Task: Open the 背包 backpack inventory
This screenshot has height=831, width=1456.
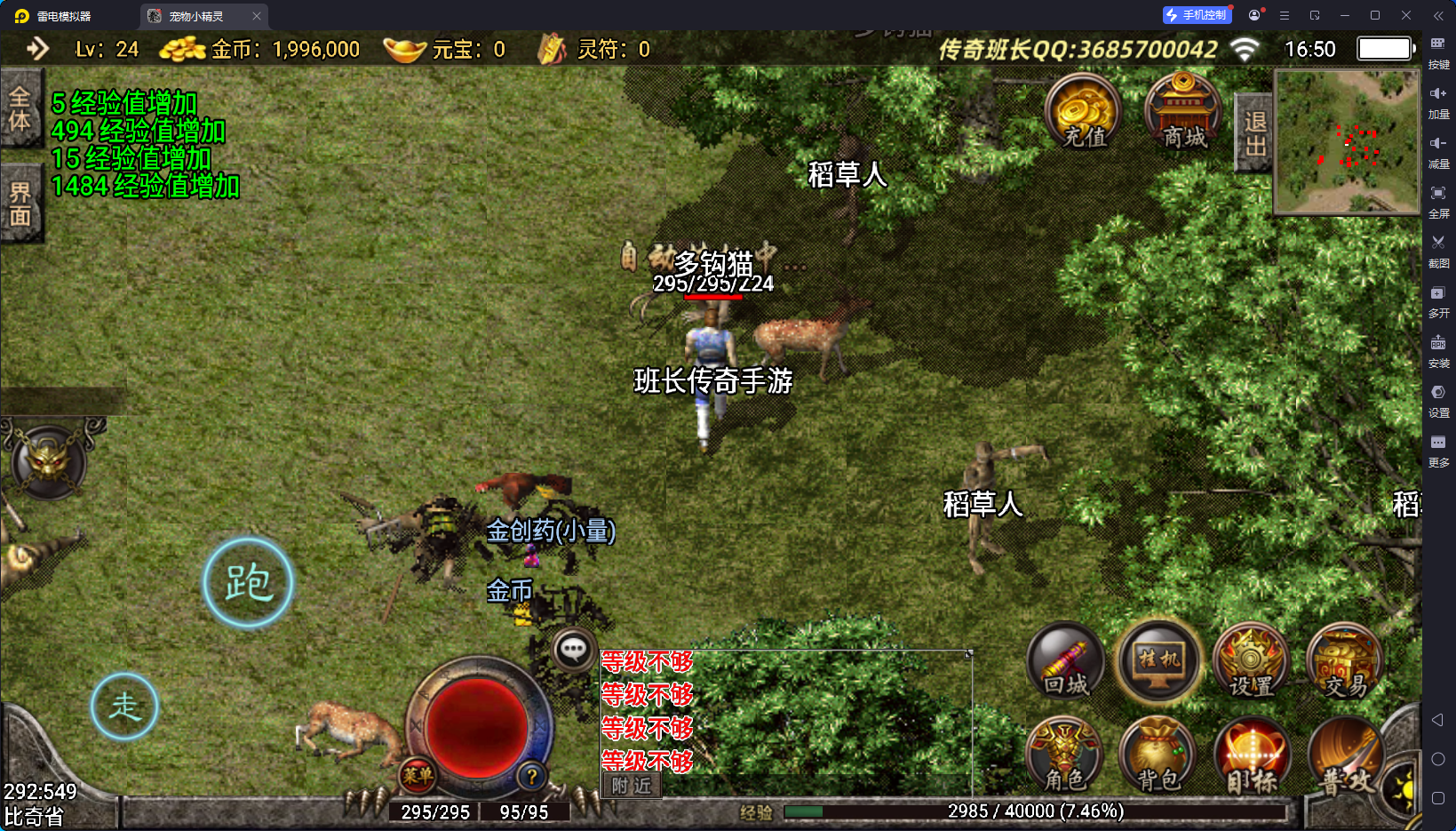Action: tap(1158, 755)
